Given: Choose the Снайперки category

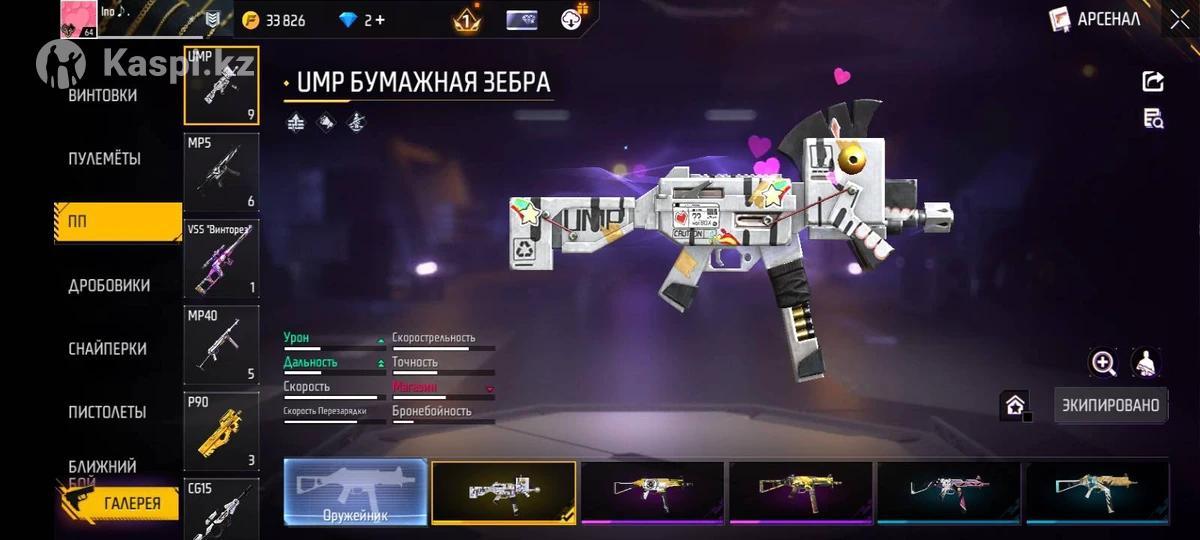Looking at the screenshot, I should tap(107, 349).
